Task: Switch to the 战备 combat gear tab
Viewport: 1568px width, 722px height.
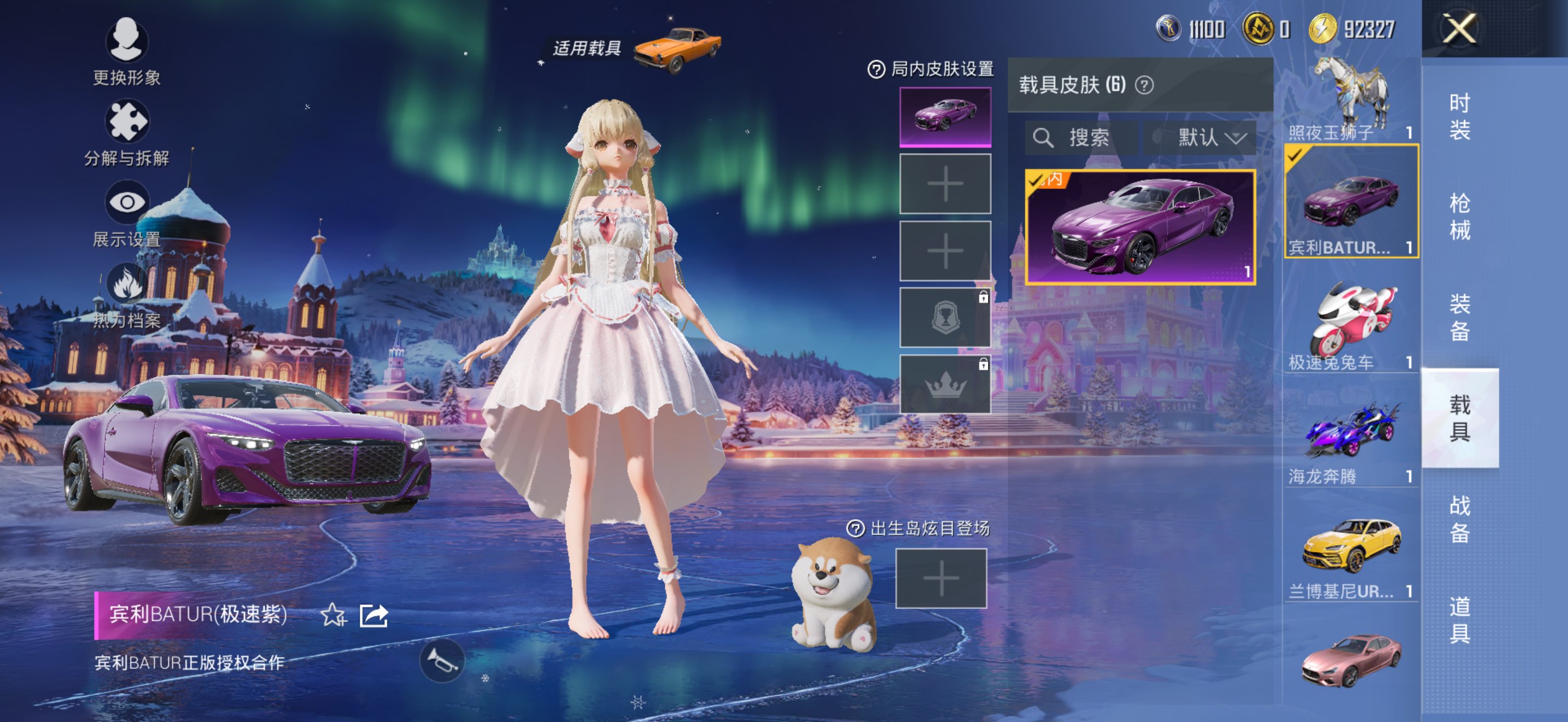Action: tap(1459, 519)
